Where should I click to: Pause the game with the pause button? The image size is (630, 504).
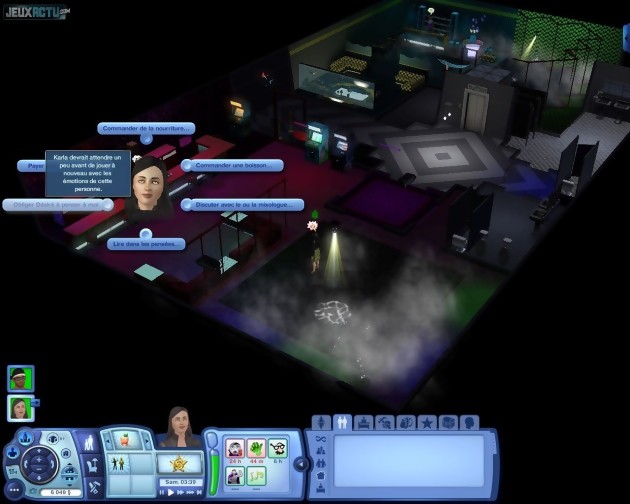point(161,492)
